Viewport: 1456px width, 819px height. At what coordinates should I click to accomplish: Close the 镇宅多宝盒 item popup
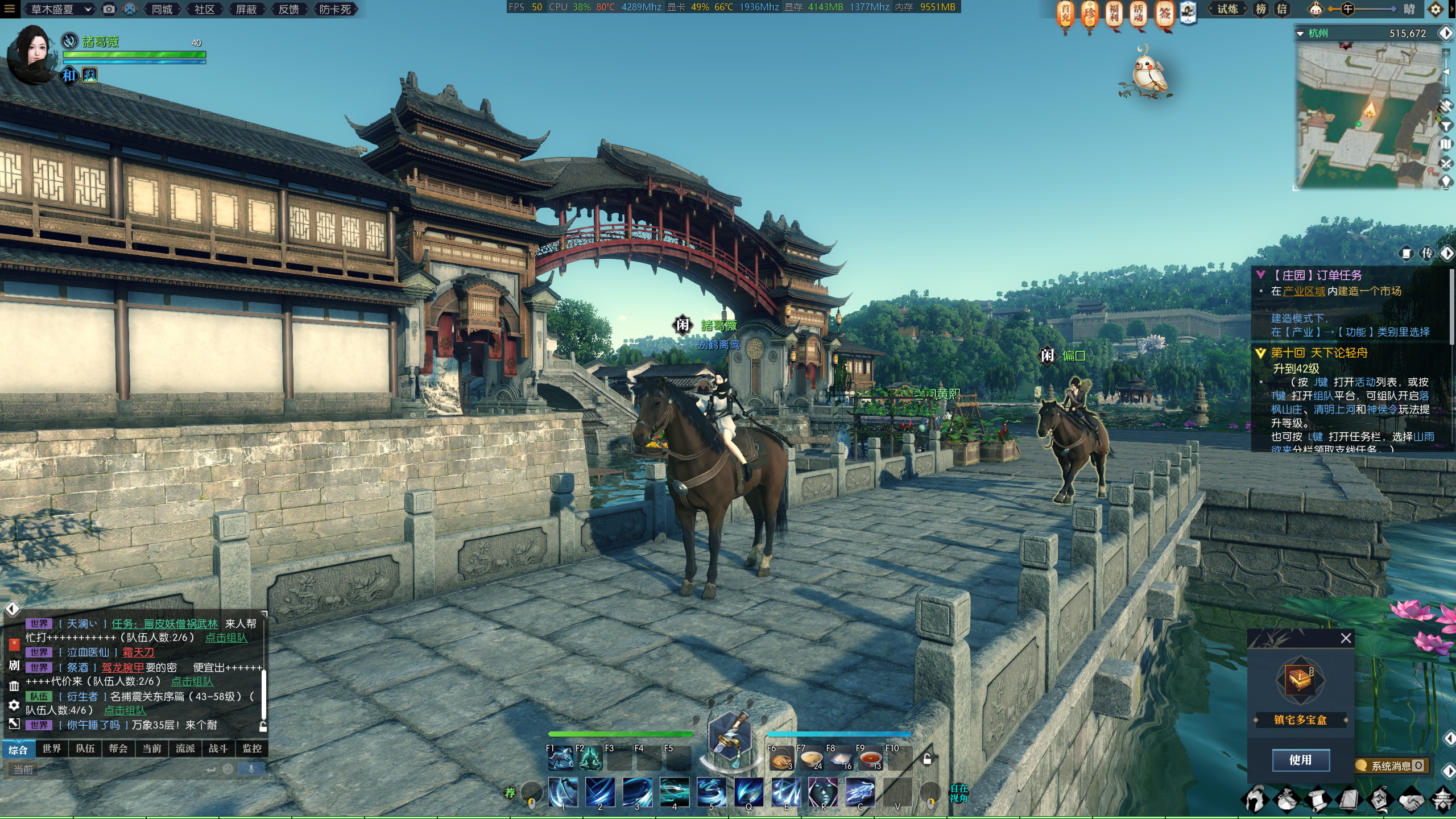[x=1346, y=638]
